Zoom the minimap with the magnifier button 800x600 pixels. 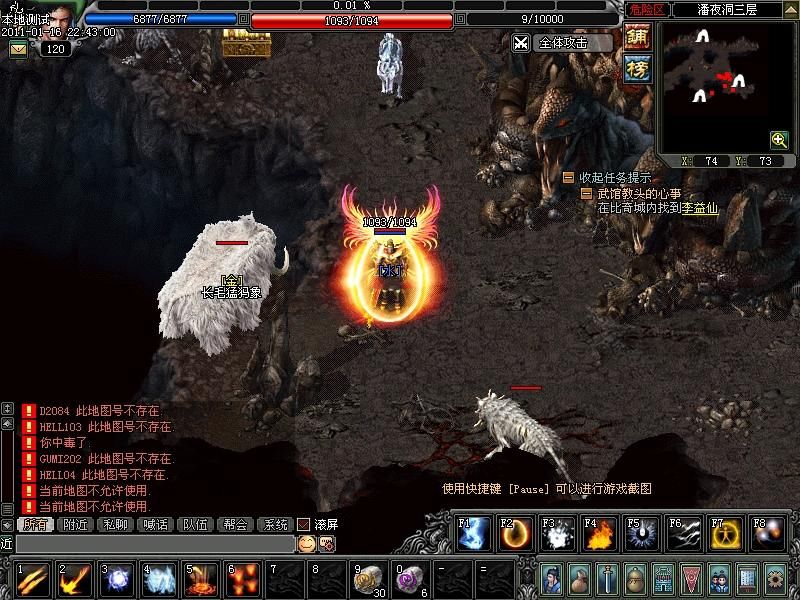pyautogui.click(x=779, y=140)
